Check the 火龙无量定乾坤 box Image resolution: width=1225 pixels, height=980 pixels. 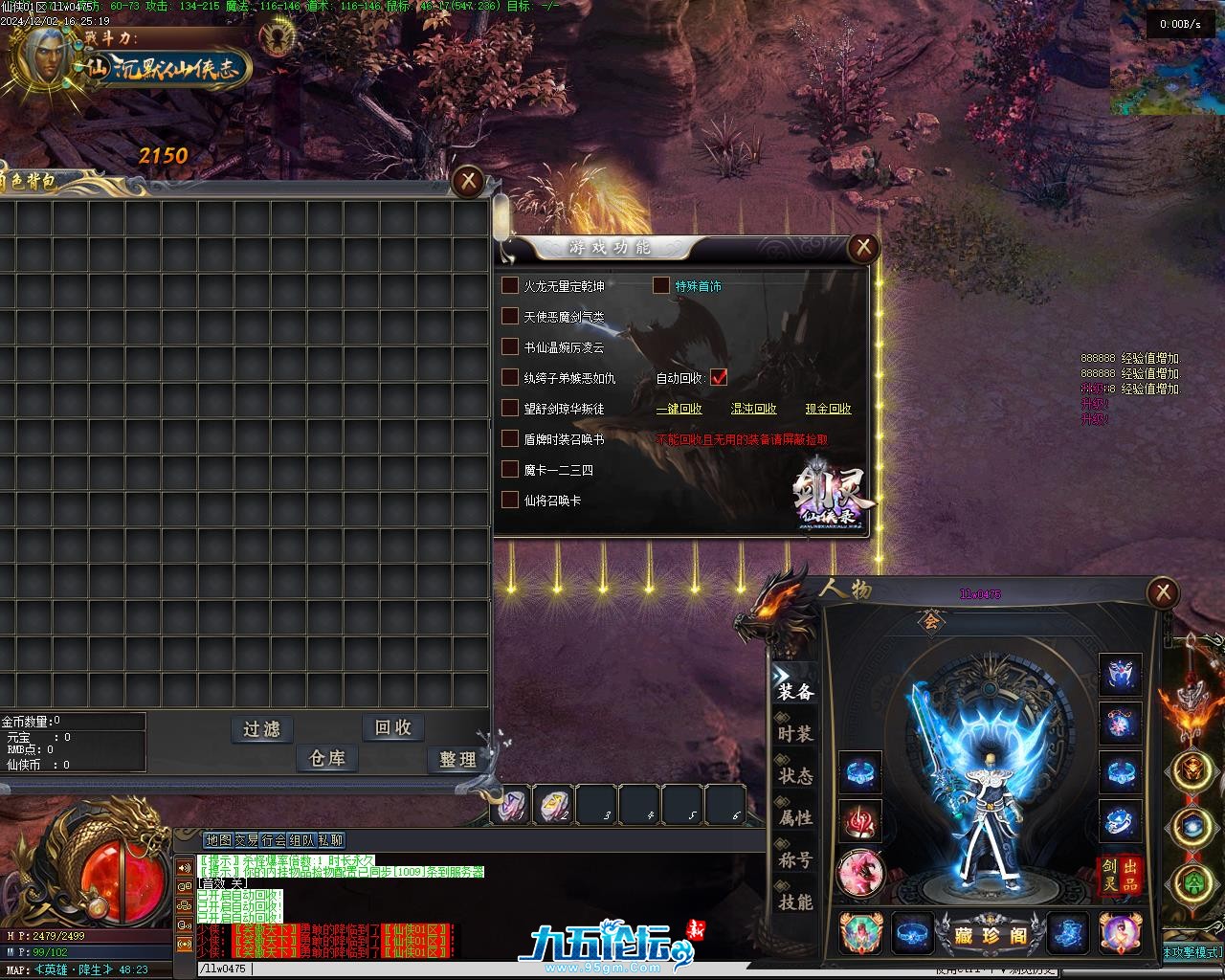click(510, 286)
